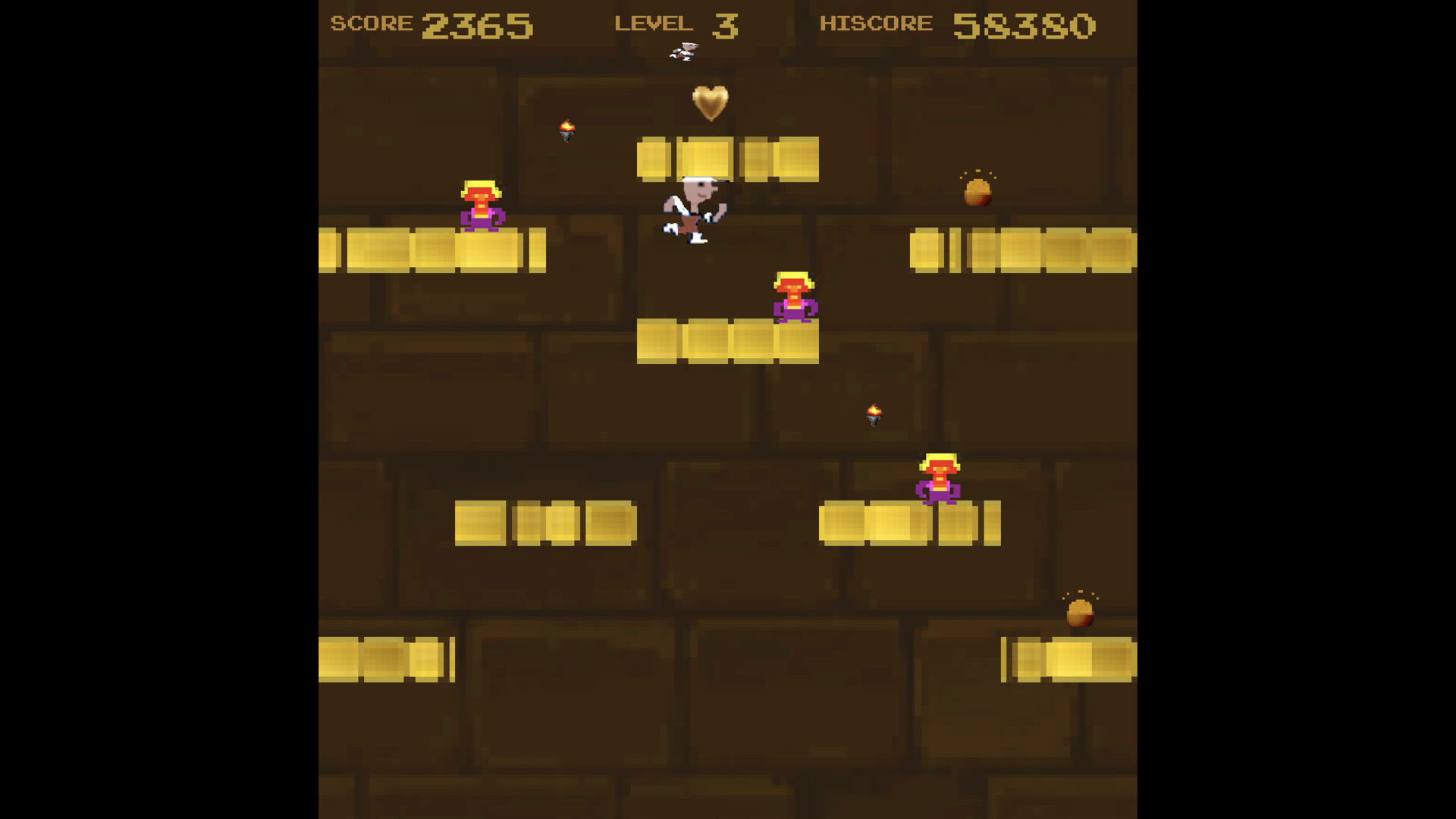Click the score value 2365
This screenshot has width=1456, height=819.
click(478, 25)
